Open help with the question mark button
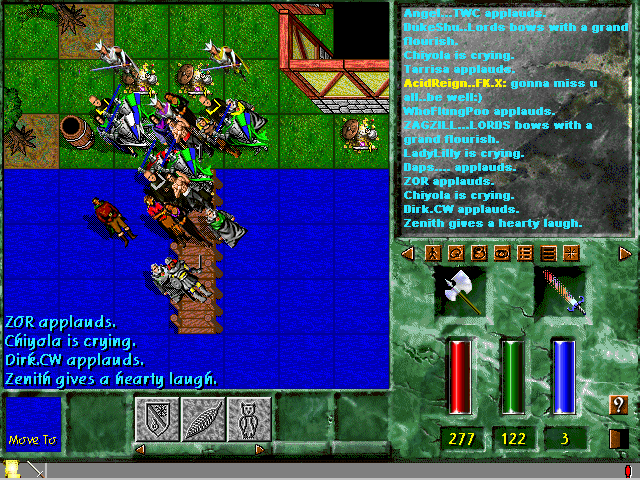 (x=618, y=404)
